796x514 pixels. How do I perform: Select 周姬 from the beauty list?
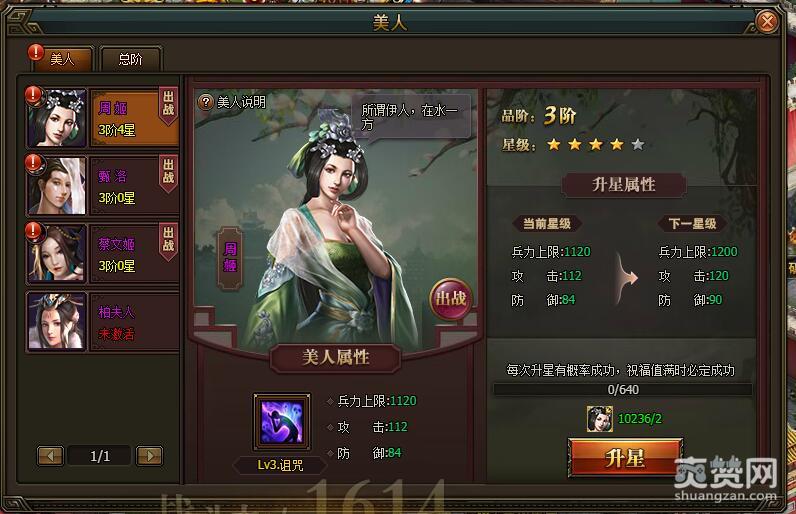100,116
